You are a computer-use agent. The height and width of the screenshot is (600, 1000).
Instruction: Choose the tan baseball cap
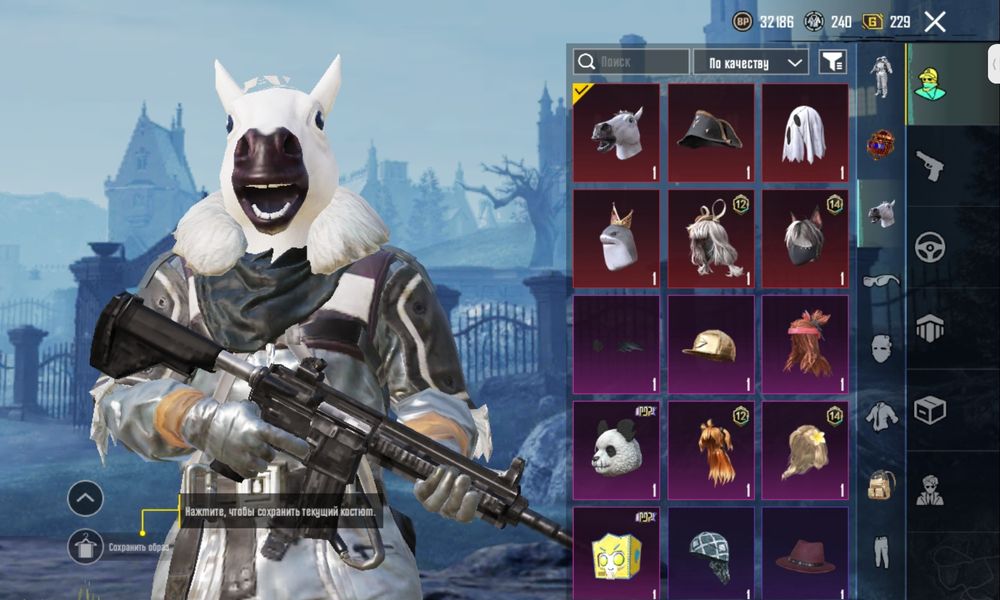(711, 343)
